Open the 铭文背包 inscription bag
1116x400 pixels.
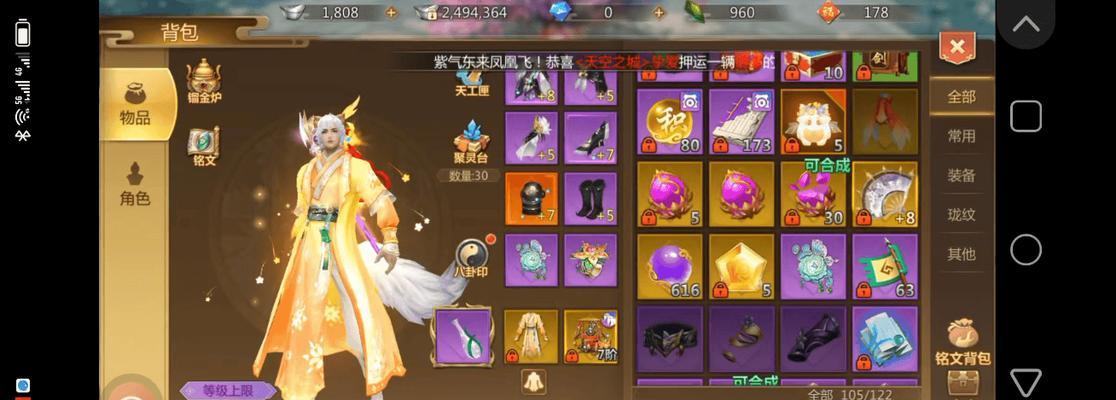tap(962, 341)
